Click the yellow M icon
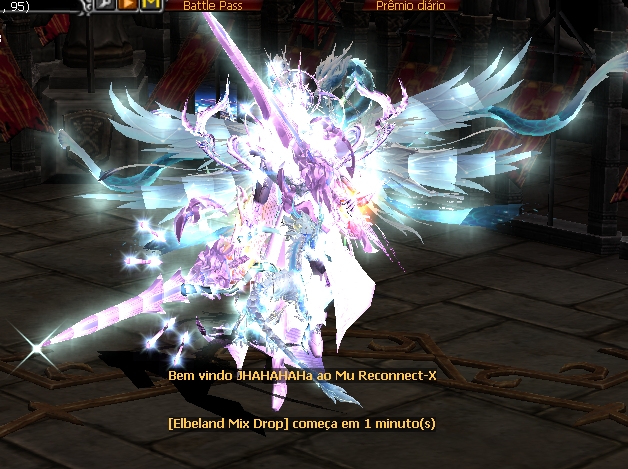 pyautogui.click(x=150, y=5)
